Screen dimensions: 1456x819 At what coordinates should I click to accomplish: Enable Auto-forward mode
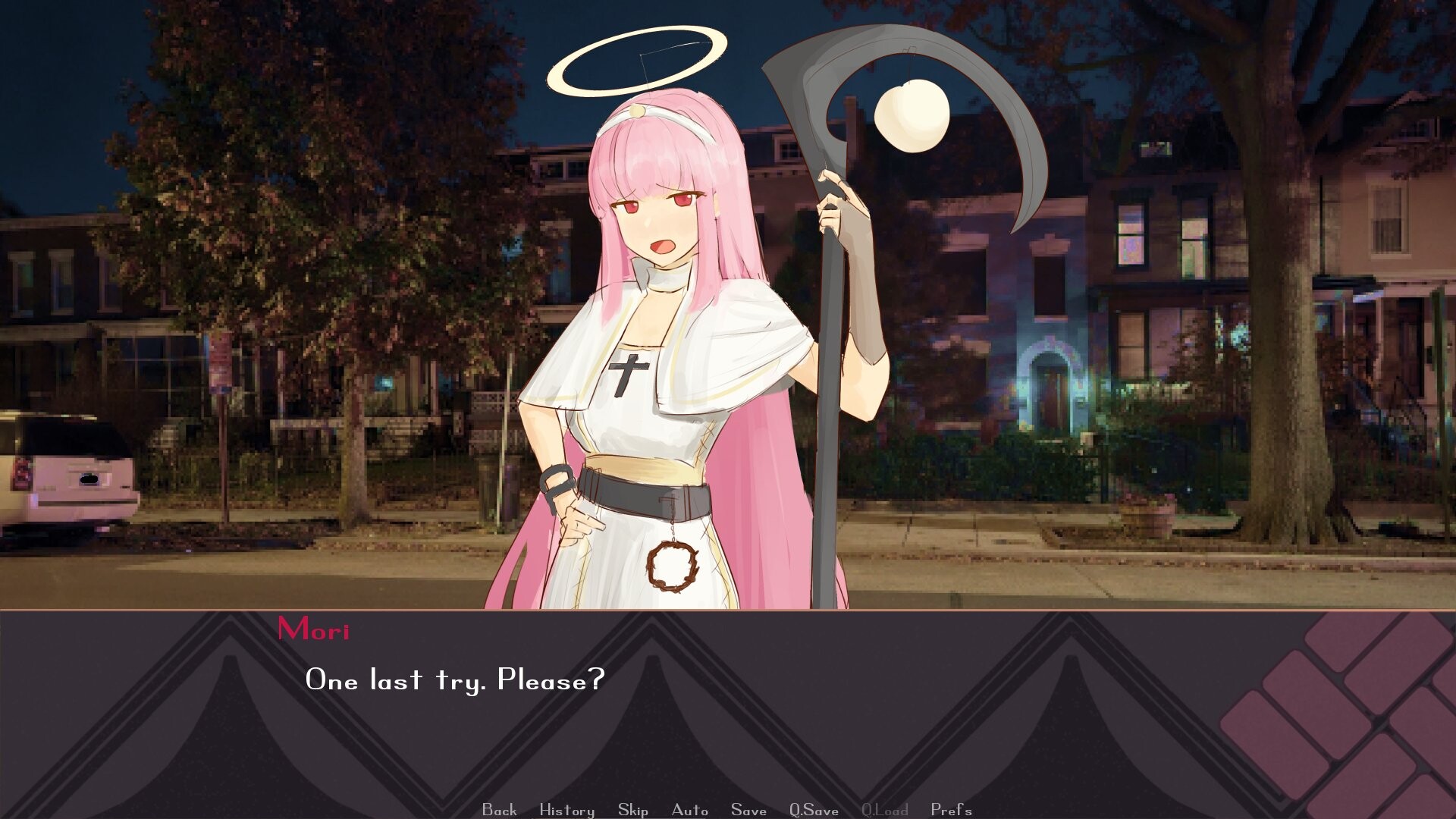689,809
